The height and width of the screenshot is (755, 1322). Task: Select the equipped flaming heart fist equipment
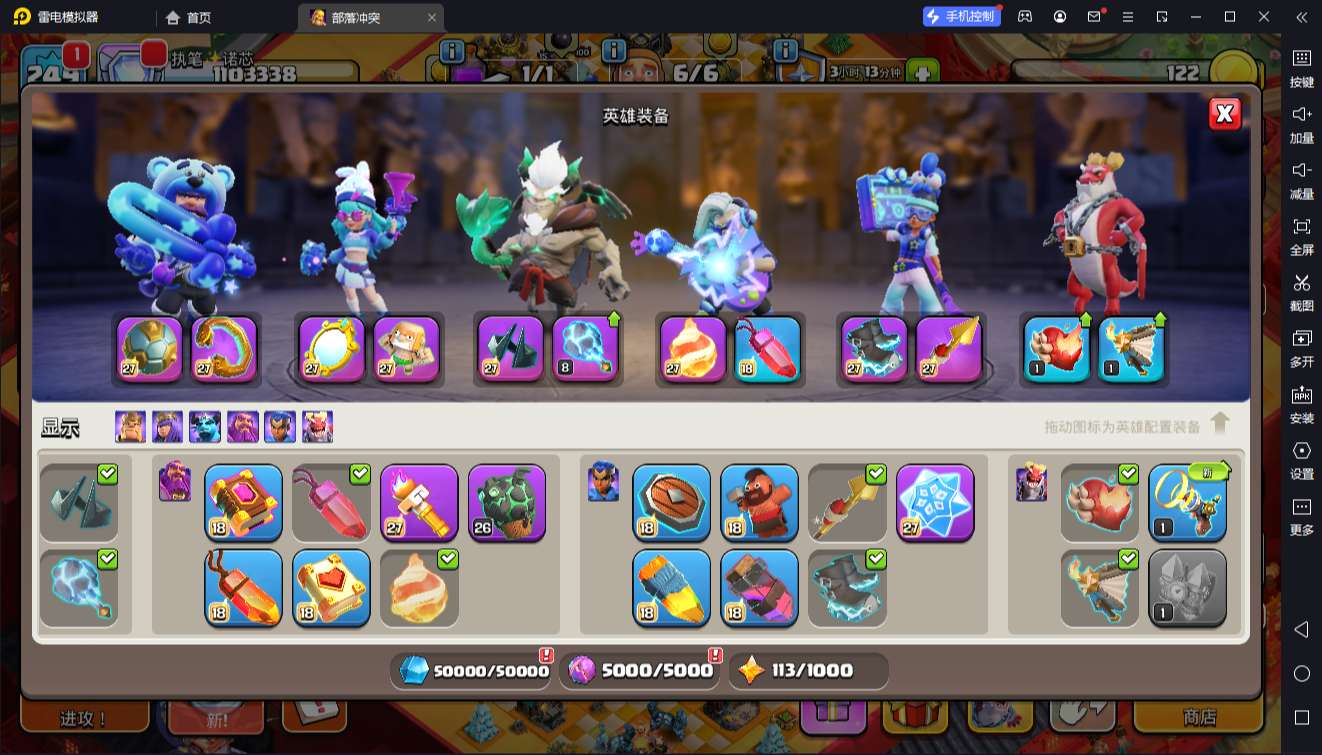tap(1057, 349)
